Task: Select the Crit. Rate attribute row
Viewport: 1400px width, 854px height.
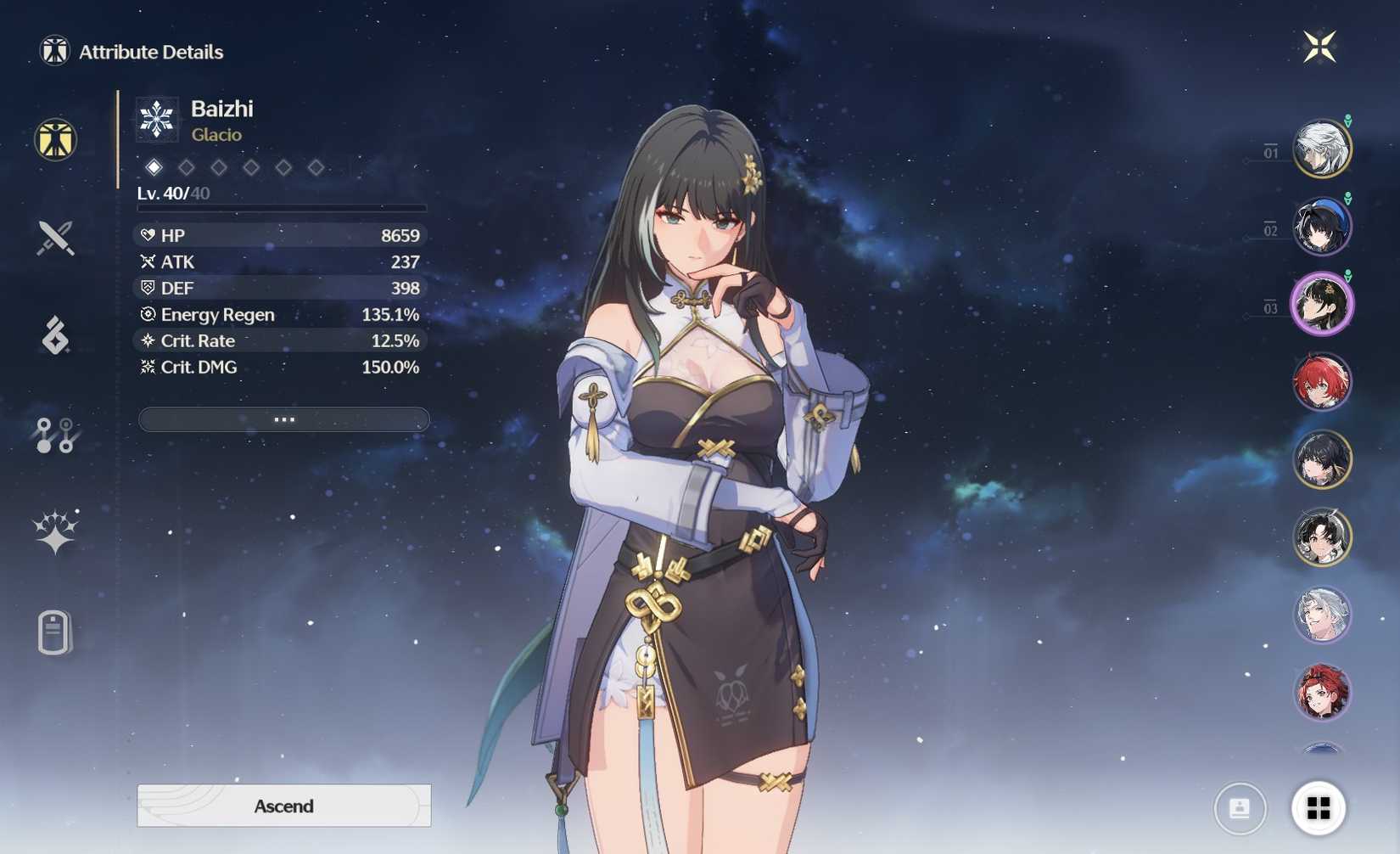Action: point(280,340)
